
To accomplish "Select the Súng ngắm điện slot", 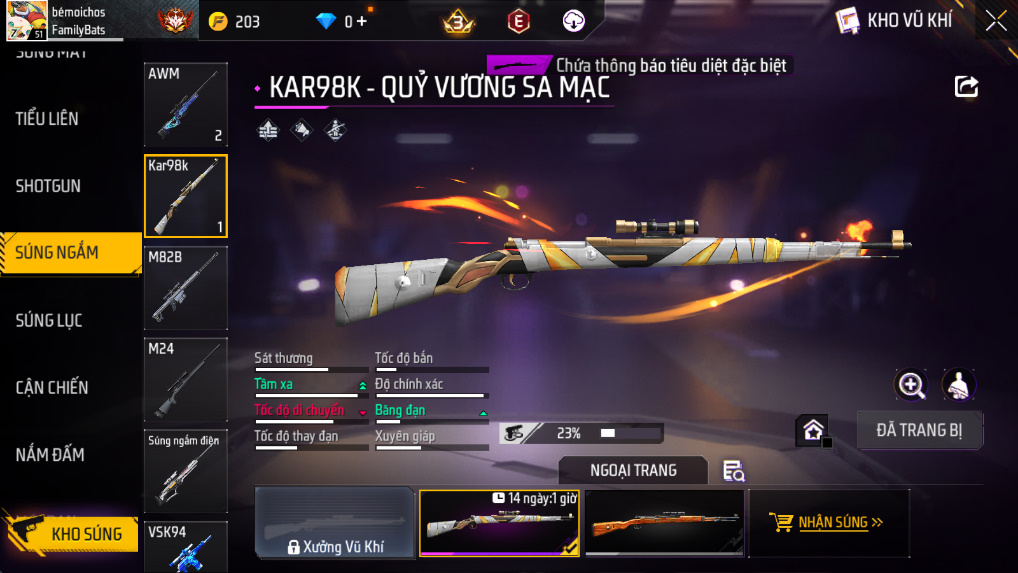I will (x=186, y=470).
